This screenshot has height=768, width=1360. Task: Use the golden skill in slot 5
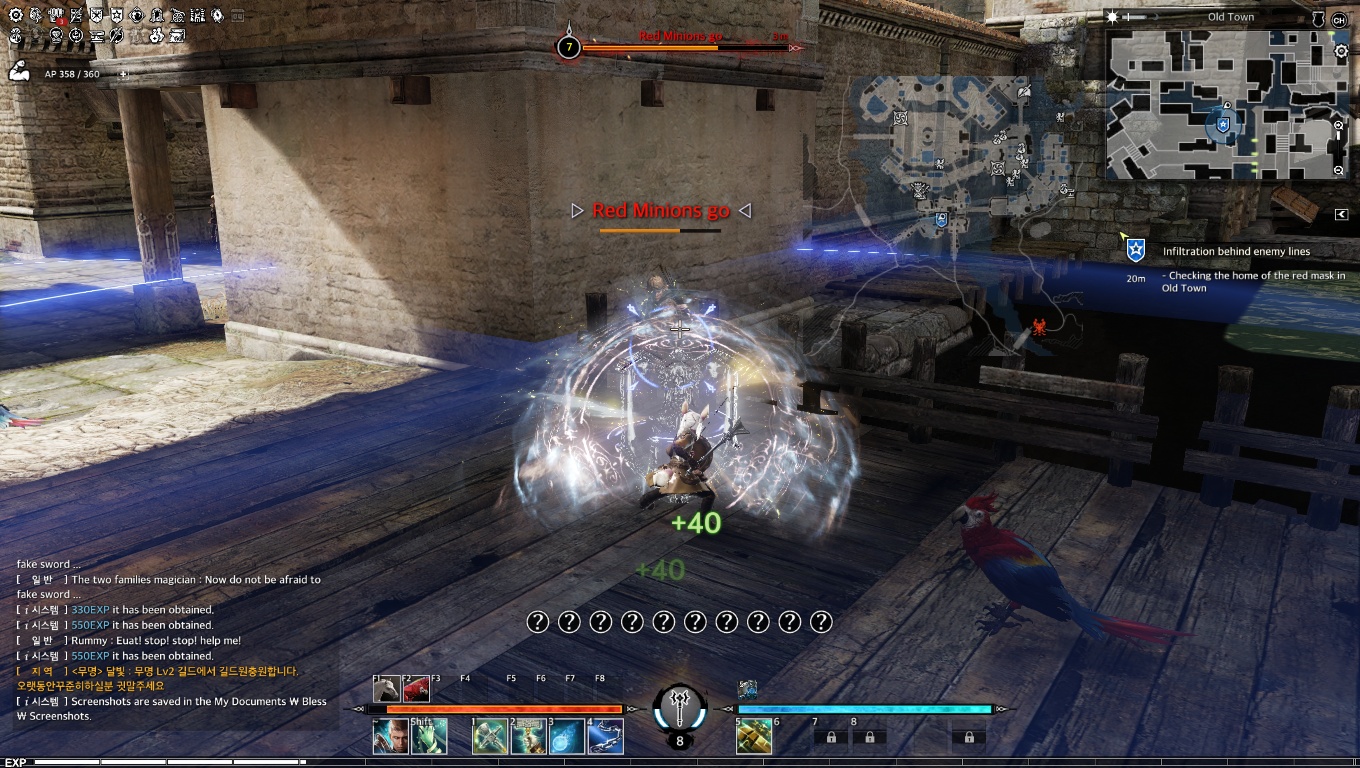(753, 737)
